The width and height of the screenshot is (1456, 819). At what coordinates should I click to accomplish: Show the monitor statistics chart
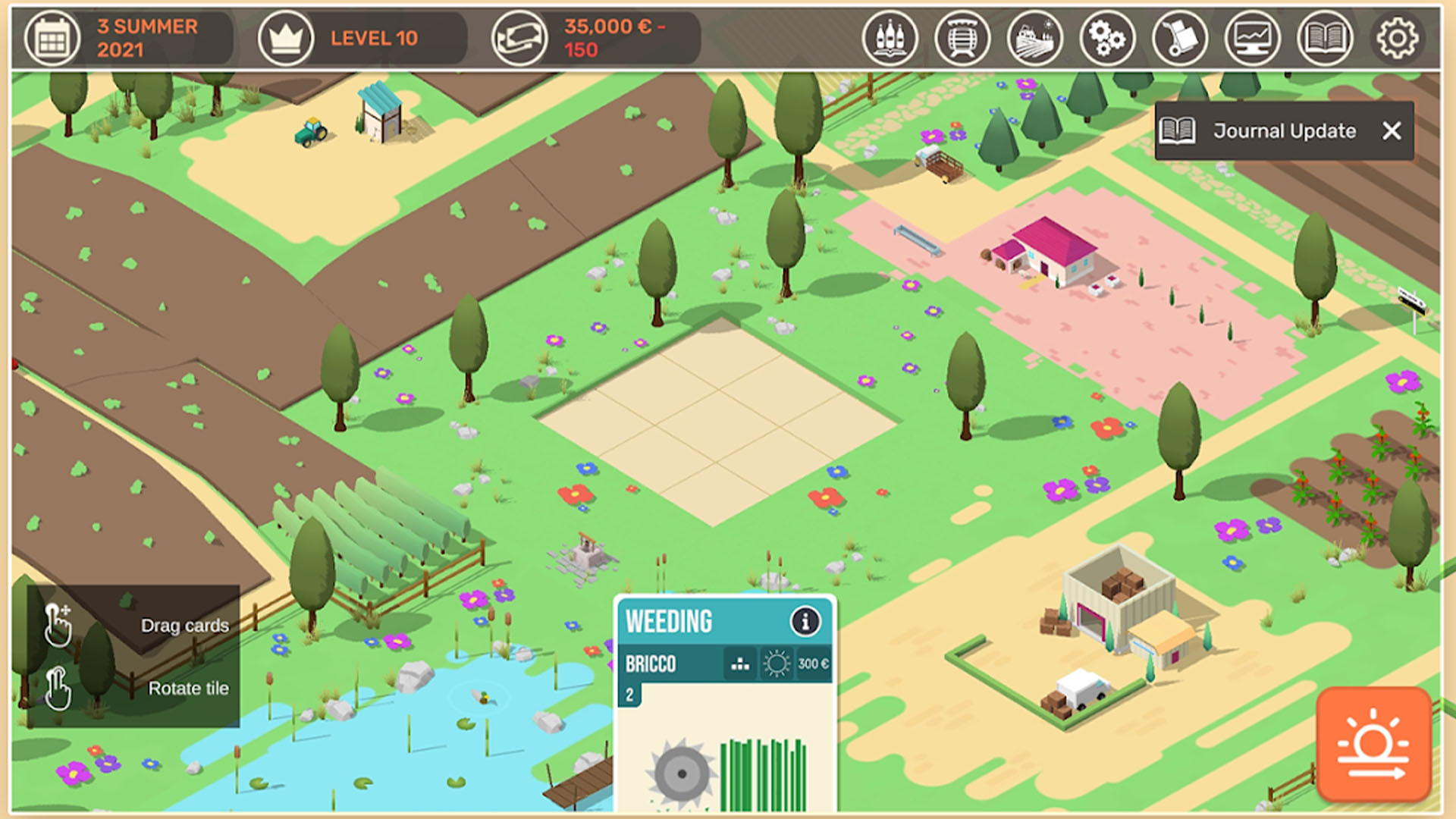point(1252,38)
